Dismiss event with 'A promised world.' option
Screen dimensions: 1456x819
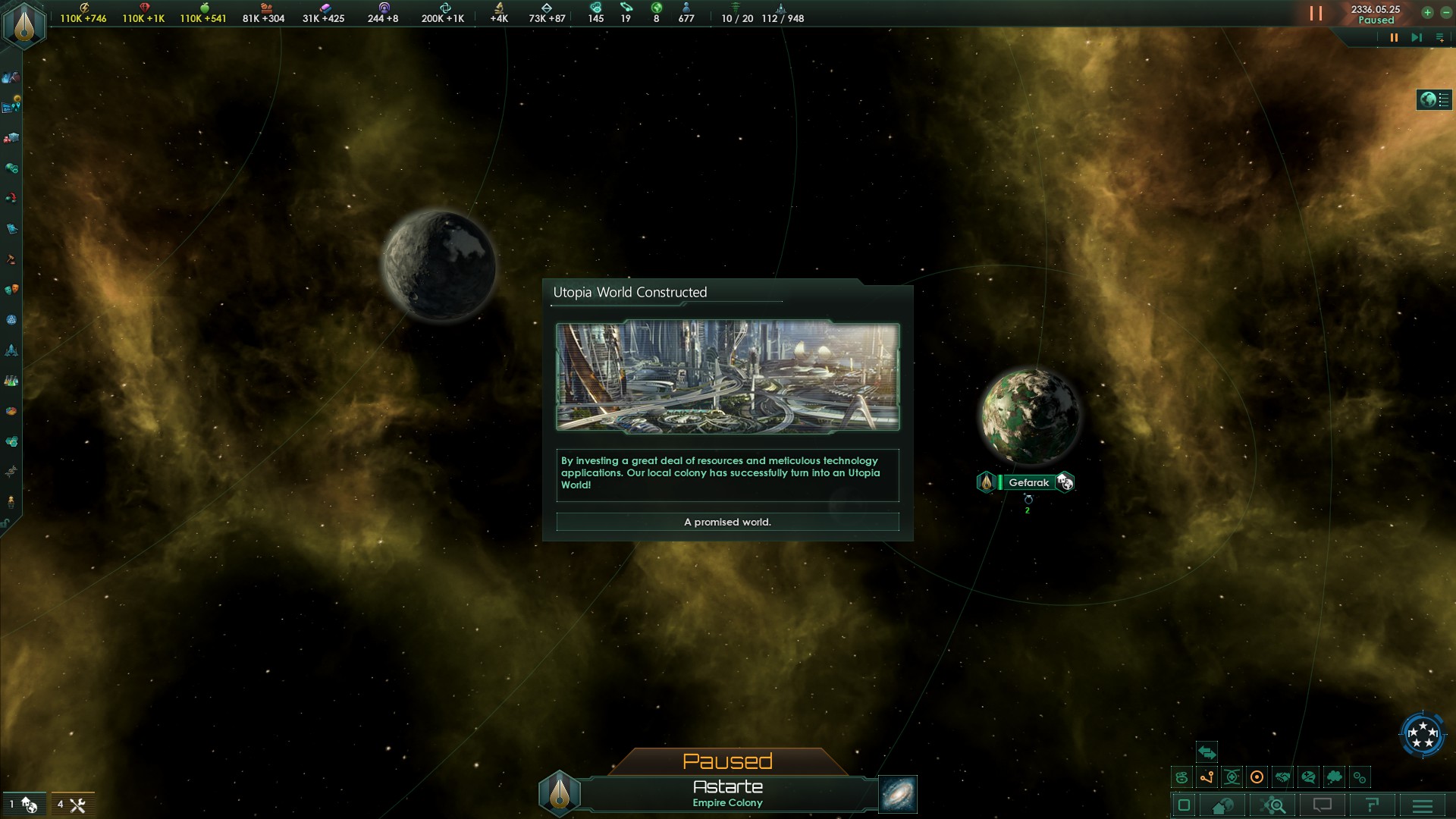click(x=727, y=522)
